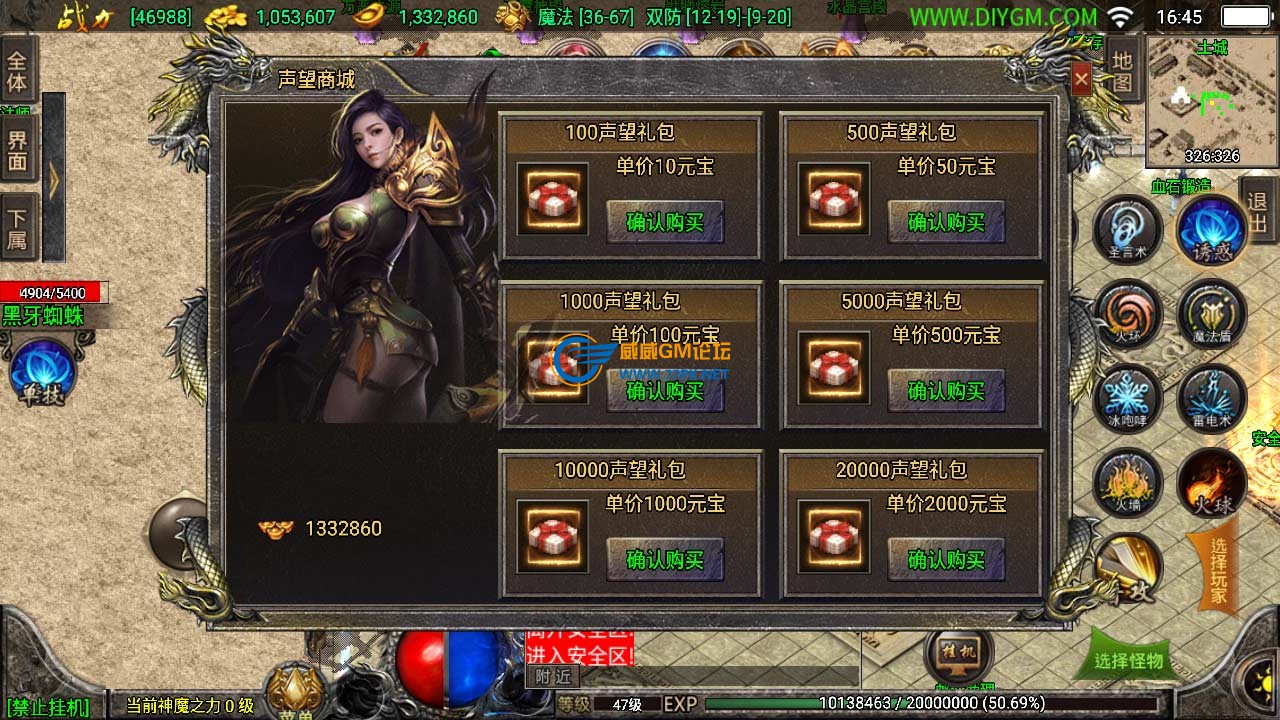Close the 声望商城 shop window

pos(1081,80)
